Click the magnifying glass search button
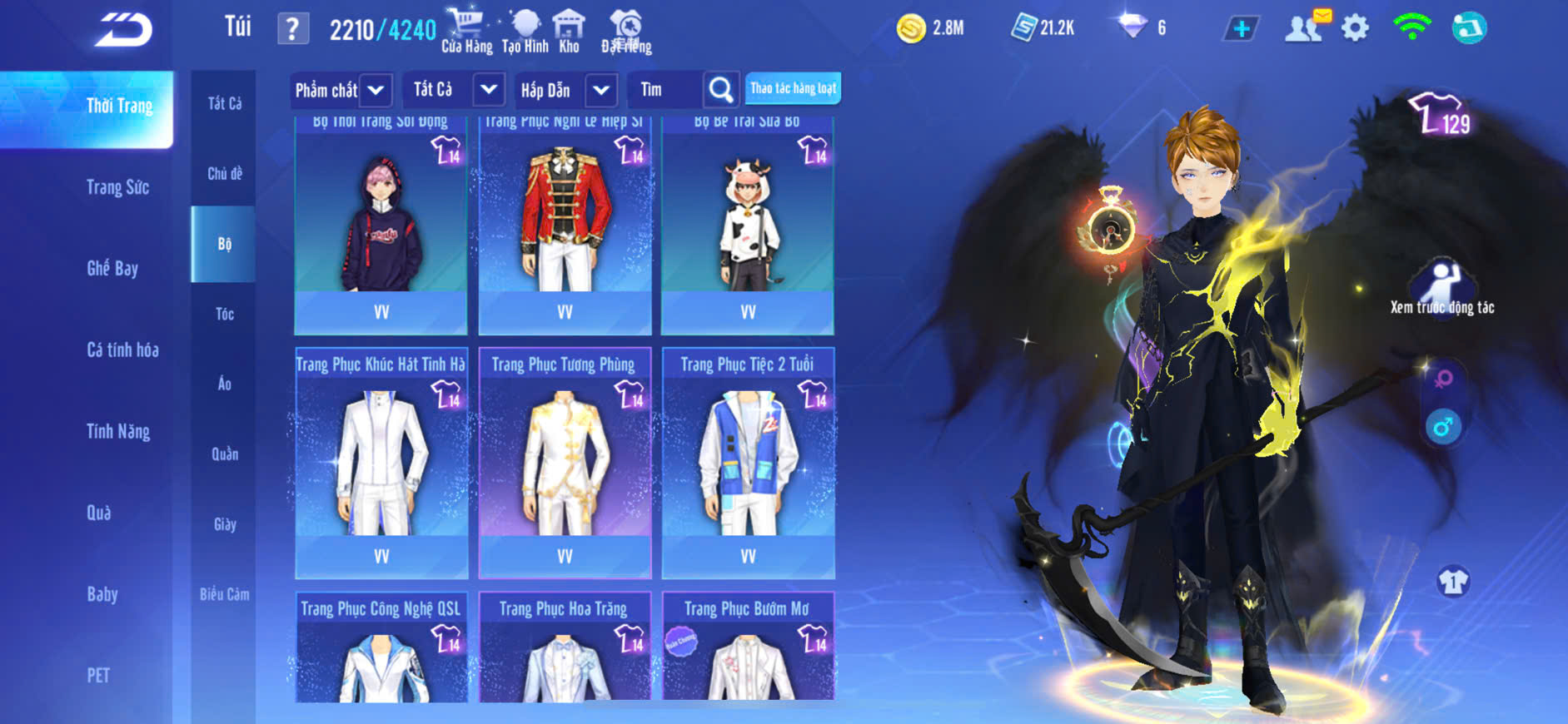Viewport: 1568px width, 724px height. pyautogui.click(x=720, y=90)
